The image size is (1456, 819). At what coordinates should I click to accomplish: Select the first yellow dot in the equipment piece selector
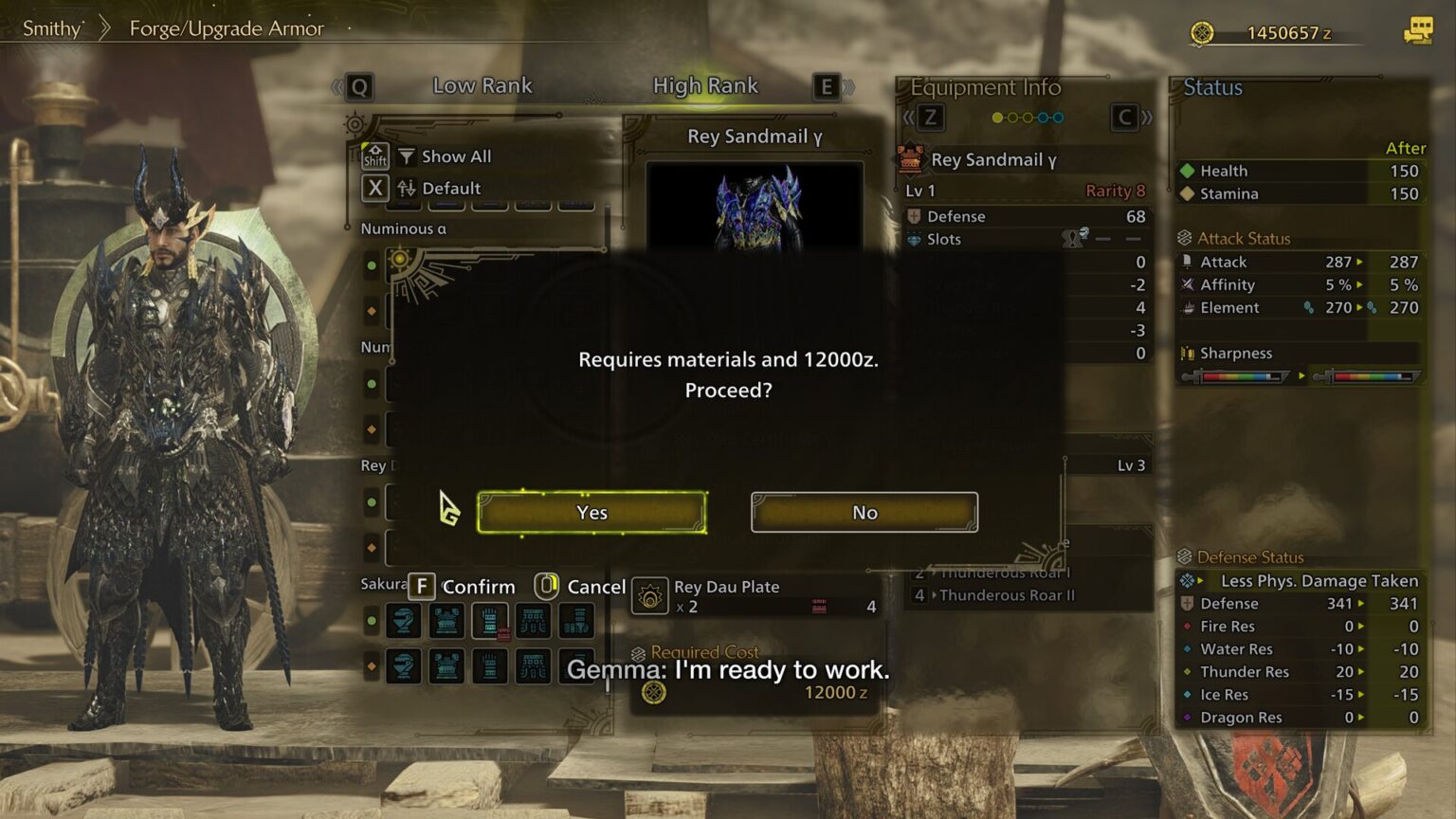tap(997, 117)
